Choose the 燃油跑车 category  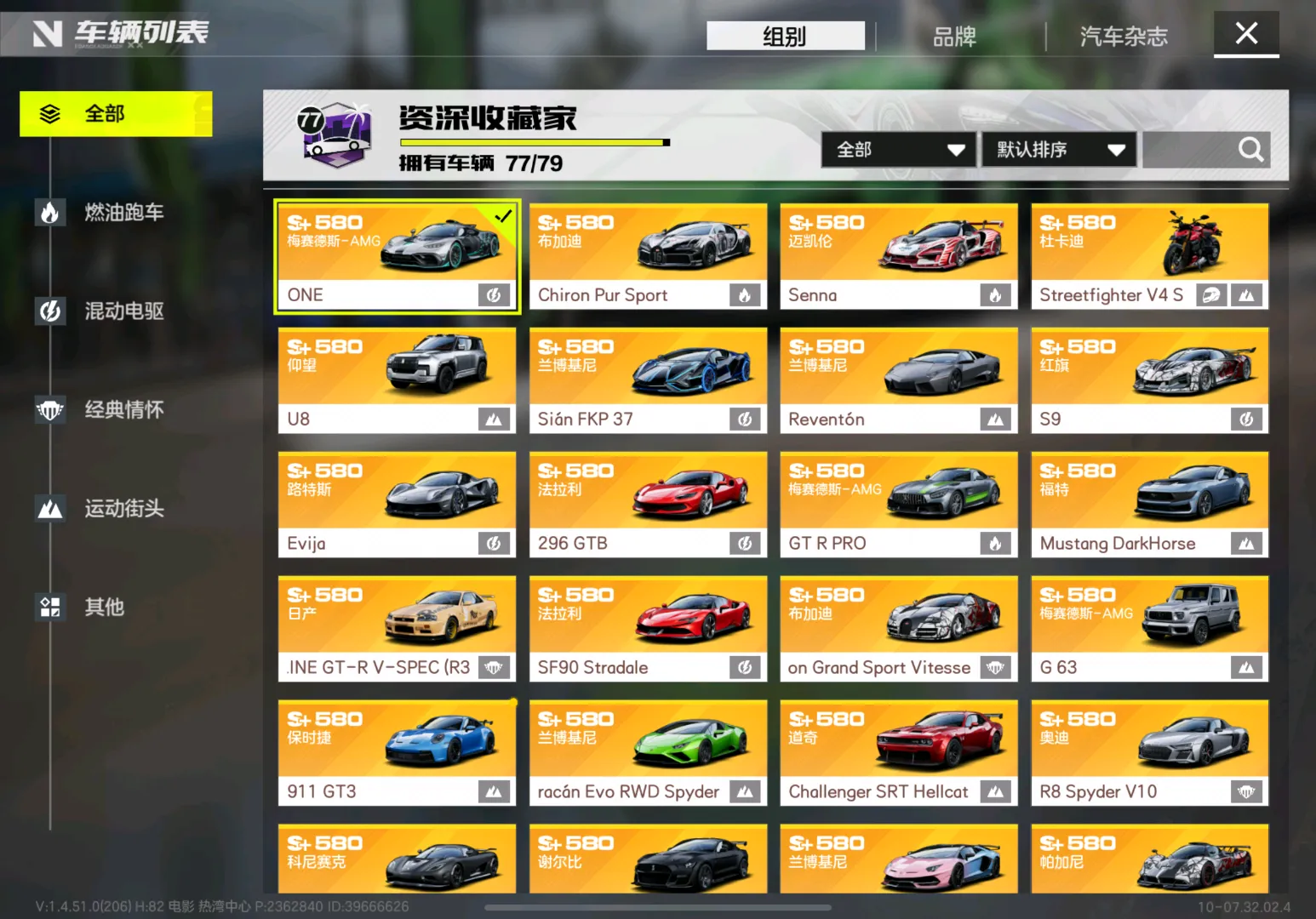(x=123, y=212)
